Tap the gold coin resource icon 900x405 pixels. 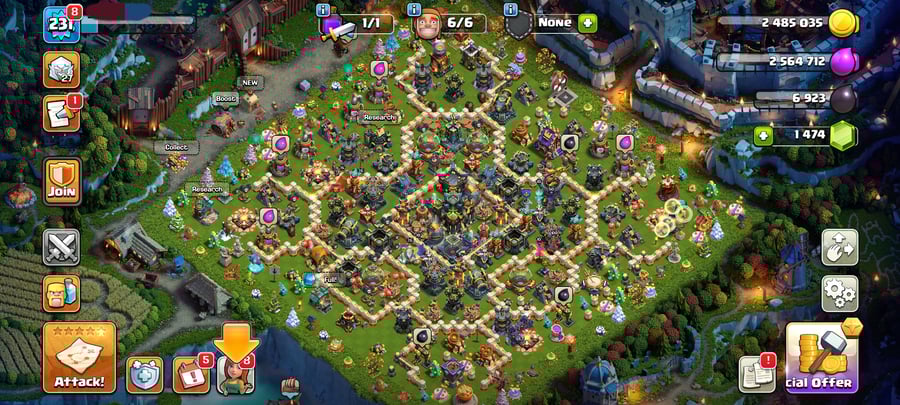click(x=843, y=23)
